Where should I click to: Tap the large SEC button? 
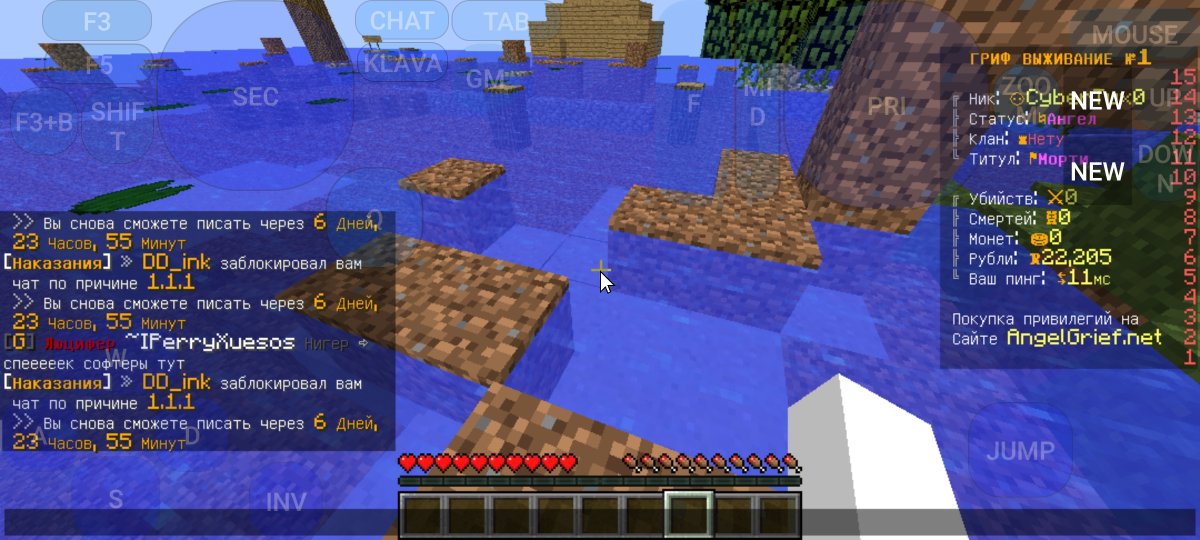coord(255,97)
